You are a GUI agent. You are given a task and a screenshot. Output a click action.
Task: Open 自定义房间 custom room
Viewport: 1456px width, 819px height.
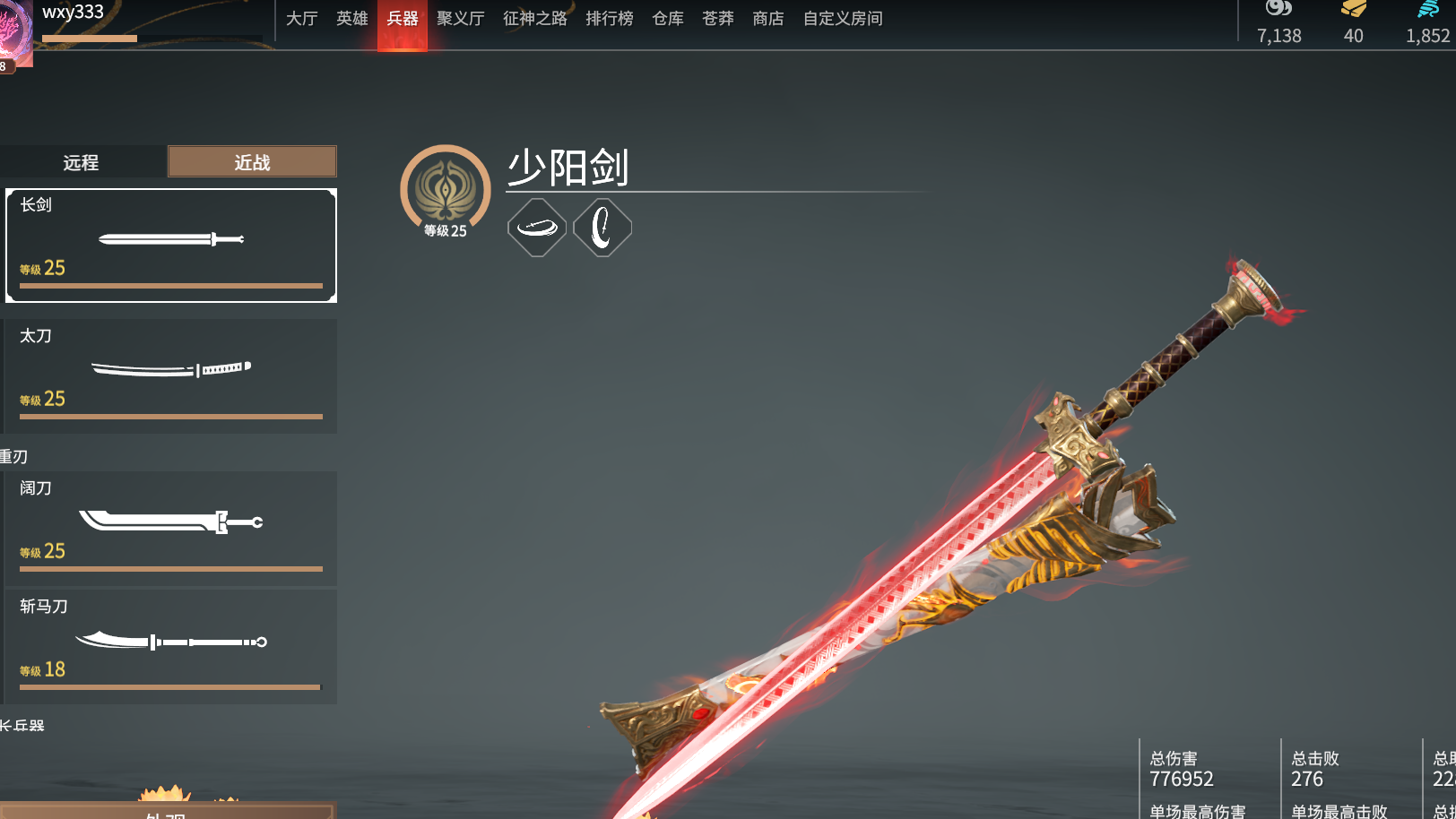tap(843, 19)
